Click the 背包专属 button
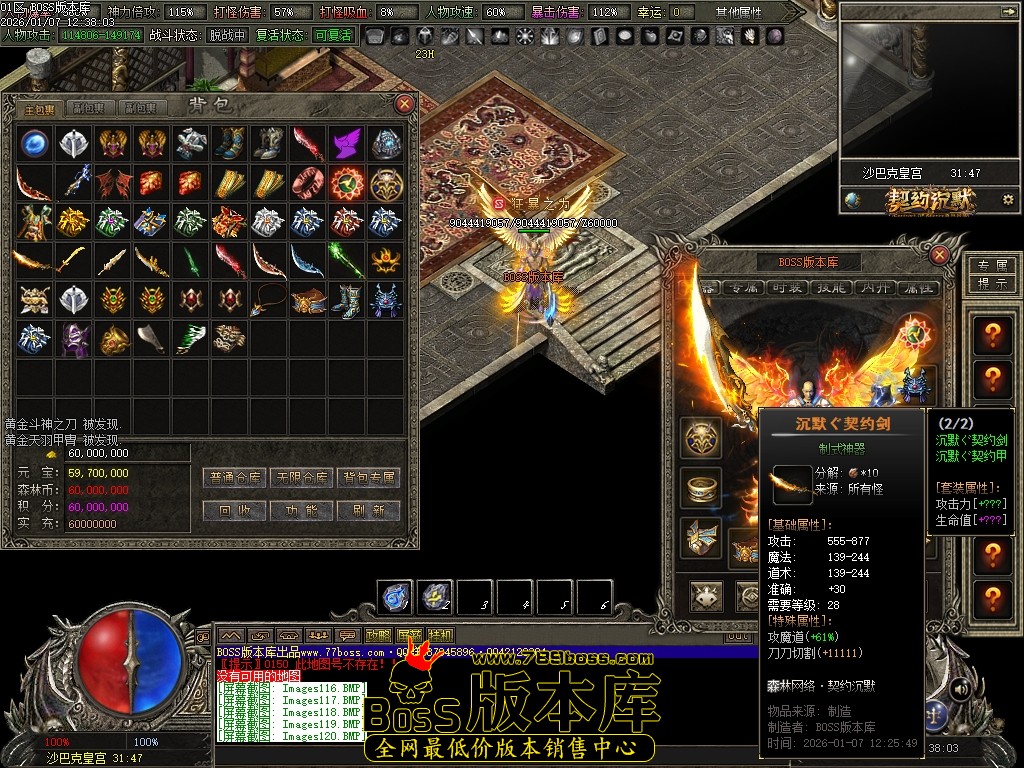This screenshot has height=768, width=1024. pos(368,478)
